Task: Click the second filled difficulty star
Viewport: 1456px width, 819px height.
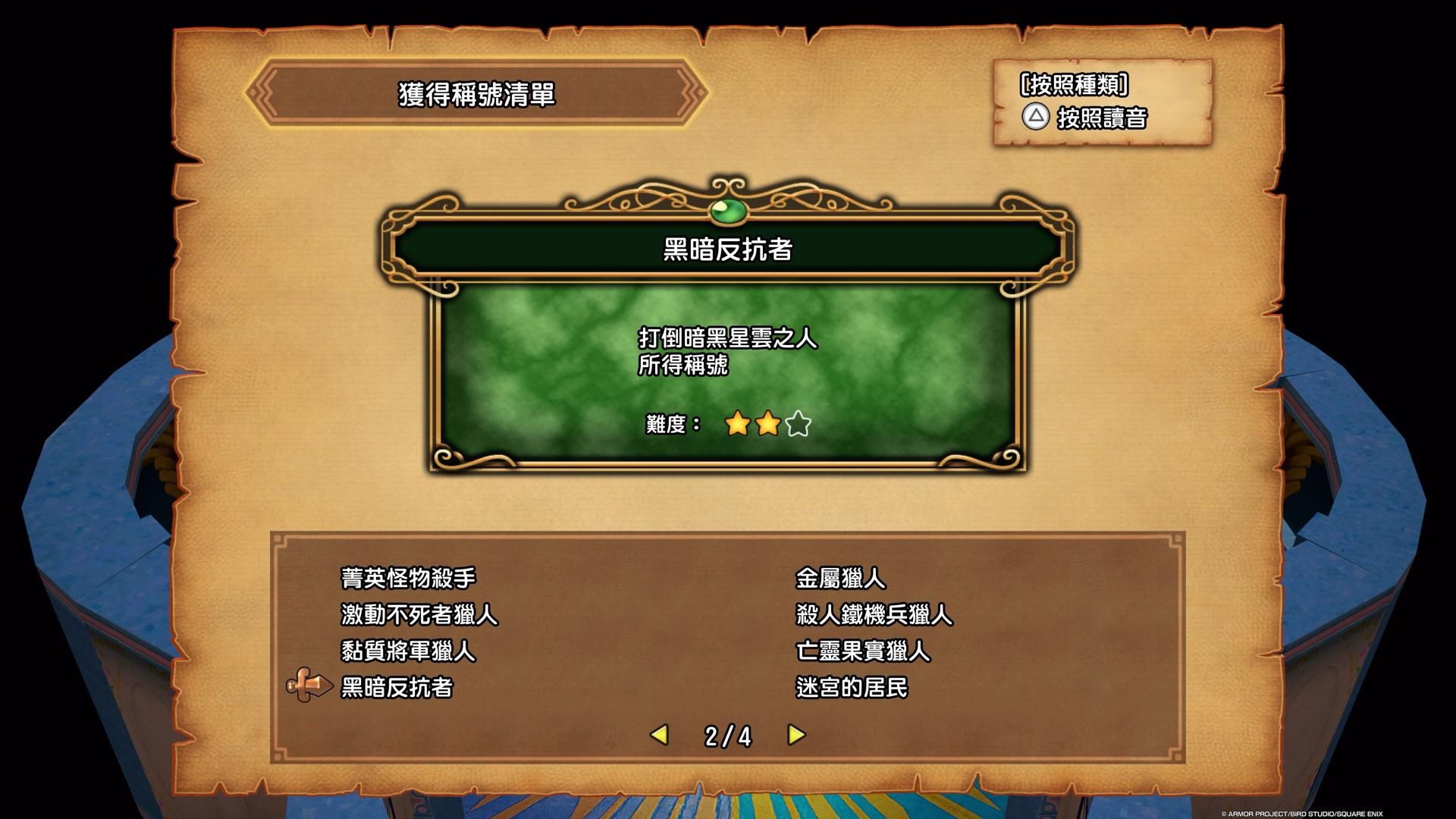Action: (767, 425)
